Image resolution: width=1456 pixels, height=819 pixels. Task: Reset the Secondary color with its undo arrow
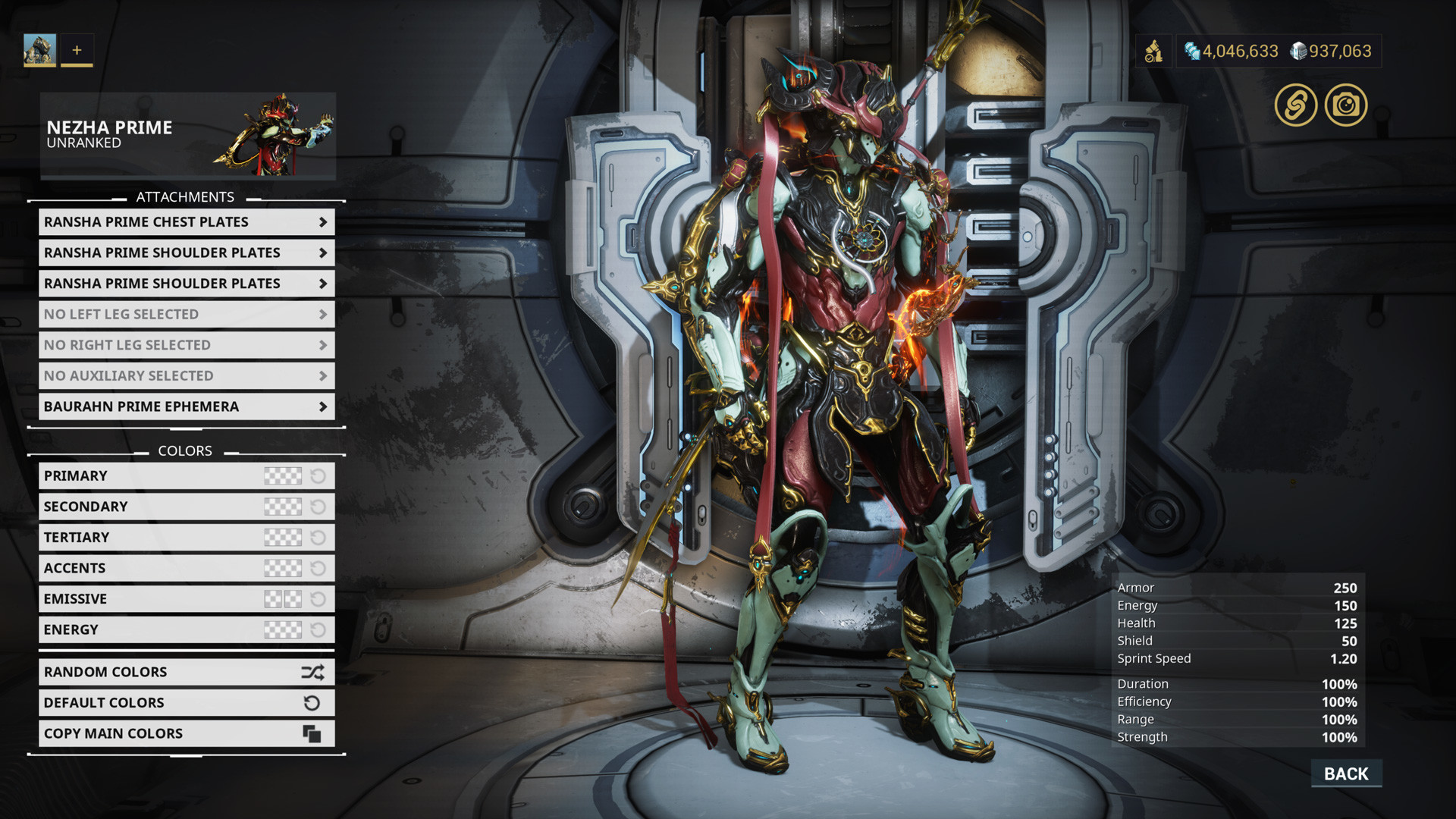317,506
